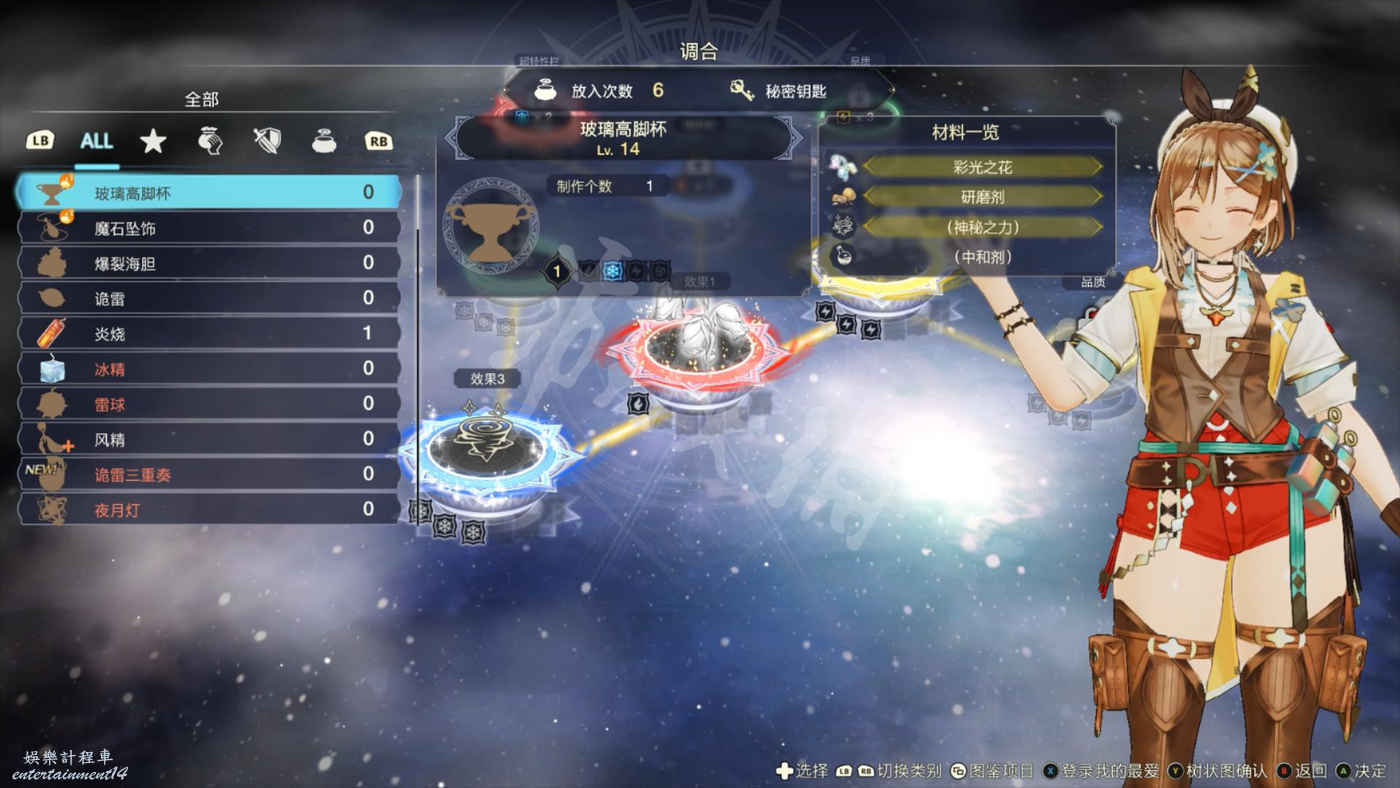This screenshot has width=1400, height=788.
Task: Select the 雷球 recipe
Action: [x=210, y=404]
